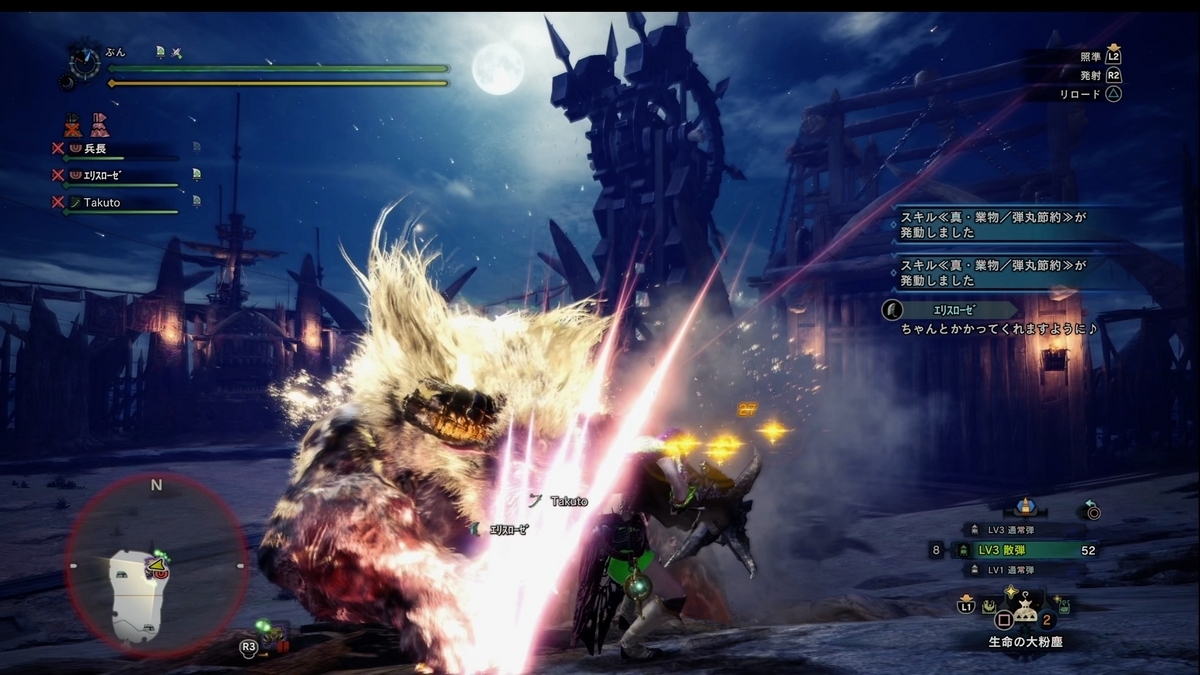The height and width of the screenshot is (675, 1200).
Task: Select the item right of 生命の大粉塵
Action: tap(1061, 606)
